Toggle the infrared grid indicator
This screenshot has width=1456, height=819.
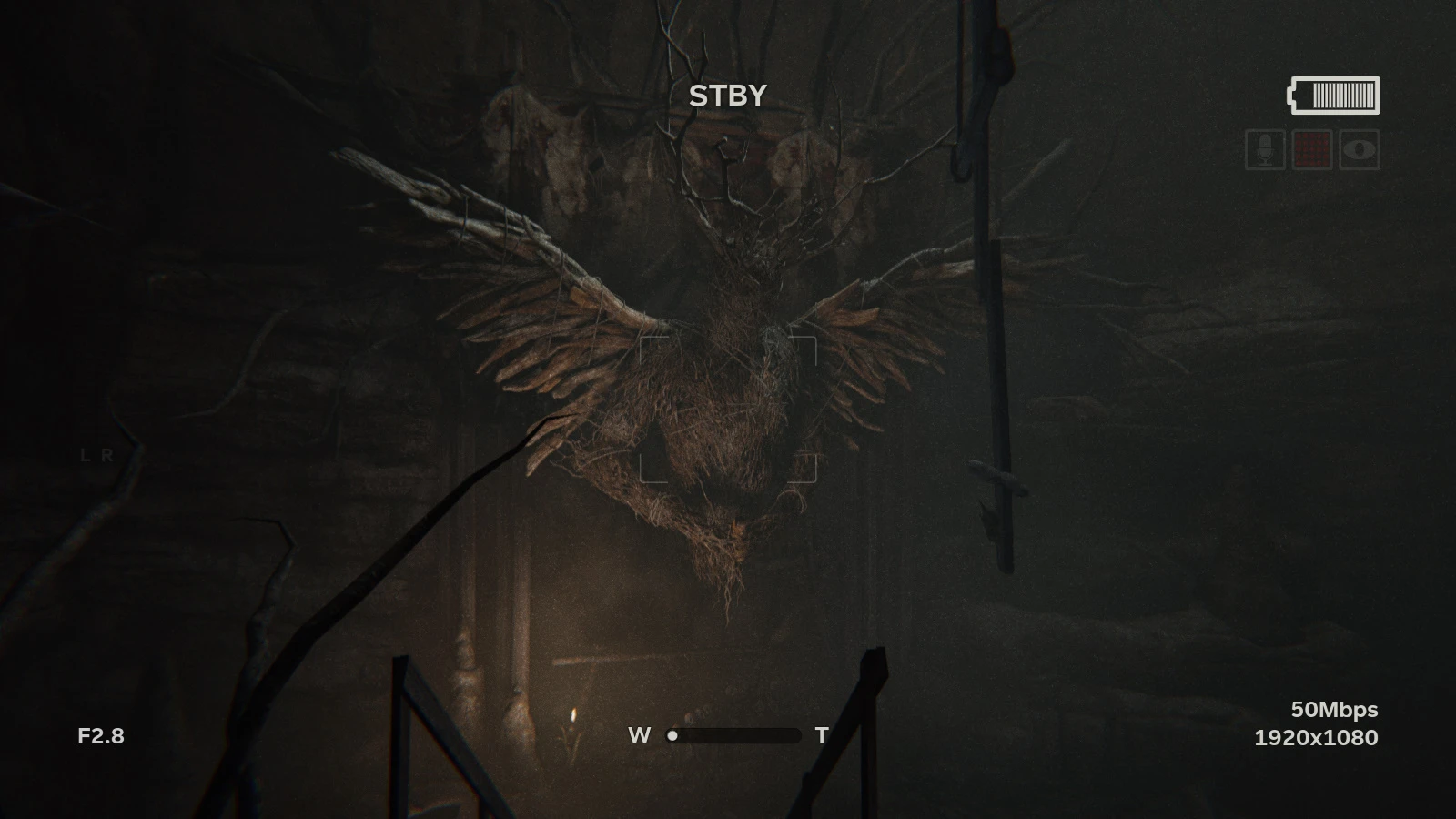pyautogui.click(x=1311, y=150)
